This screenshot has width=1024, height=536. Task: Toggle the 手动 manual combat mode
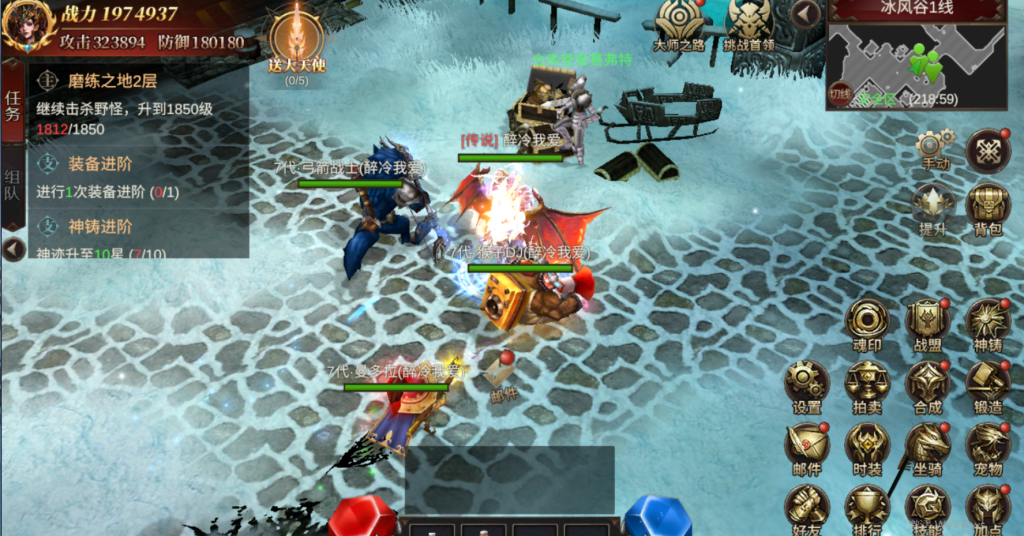(933, 150)
